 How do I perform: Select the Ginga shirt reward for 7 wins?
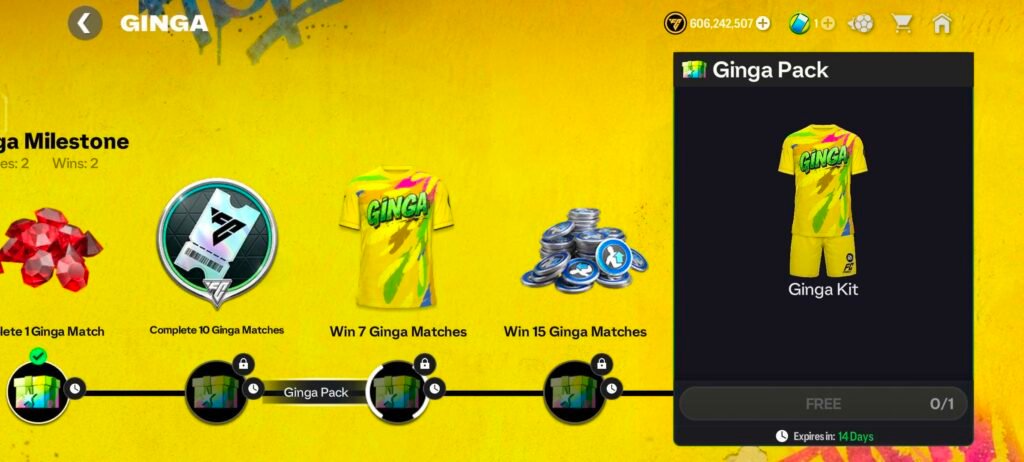click(397, 240)
